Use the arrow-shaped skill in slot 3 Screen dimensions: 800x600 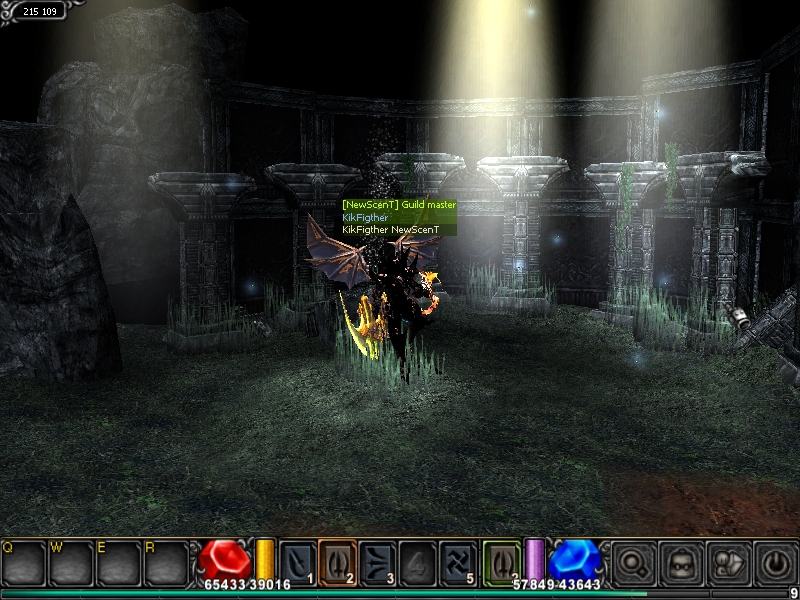click(x=377, y=561)
